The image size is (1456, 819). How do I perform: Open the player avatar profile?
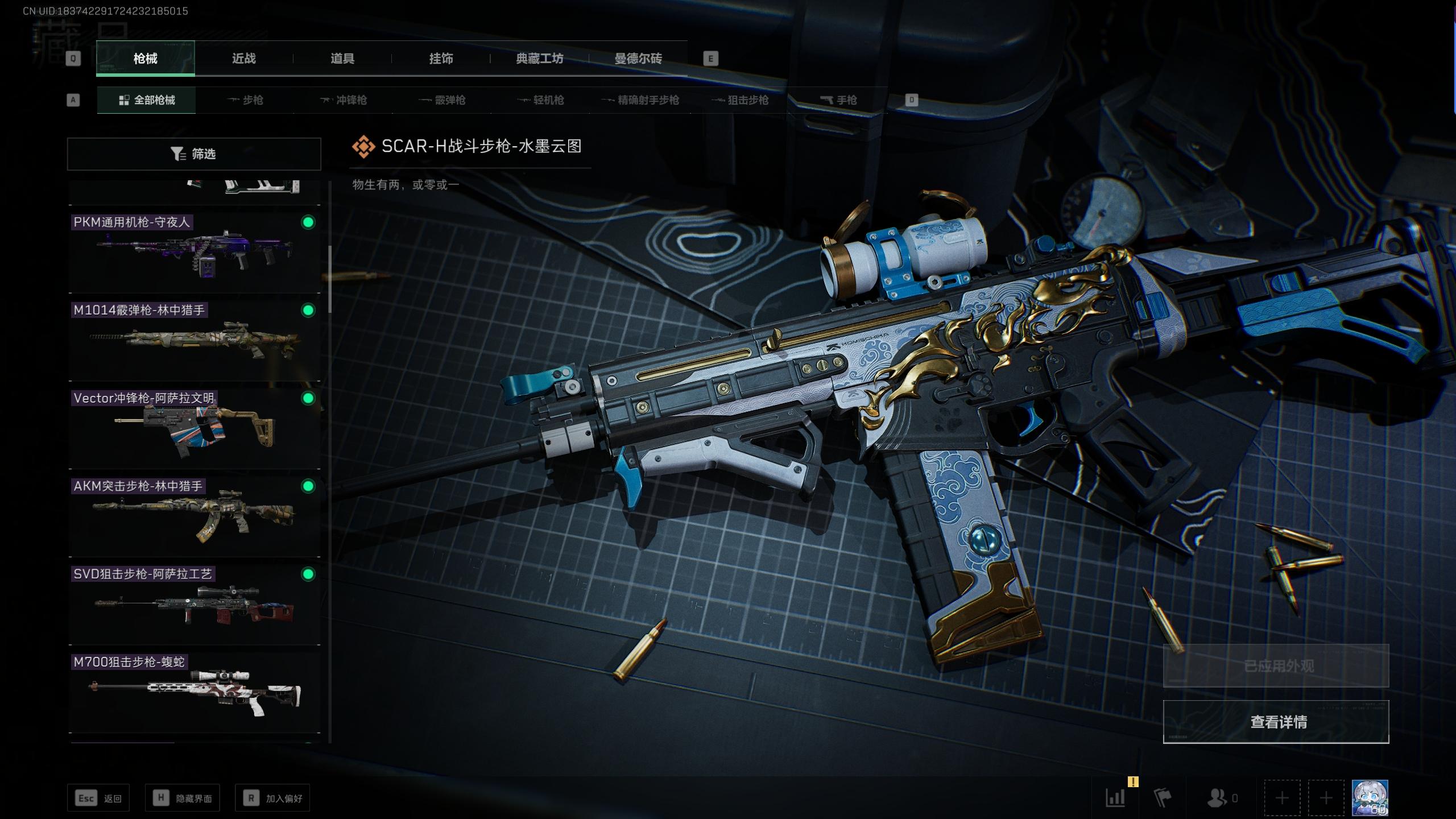1370,799
